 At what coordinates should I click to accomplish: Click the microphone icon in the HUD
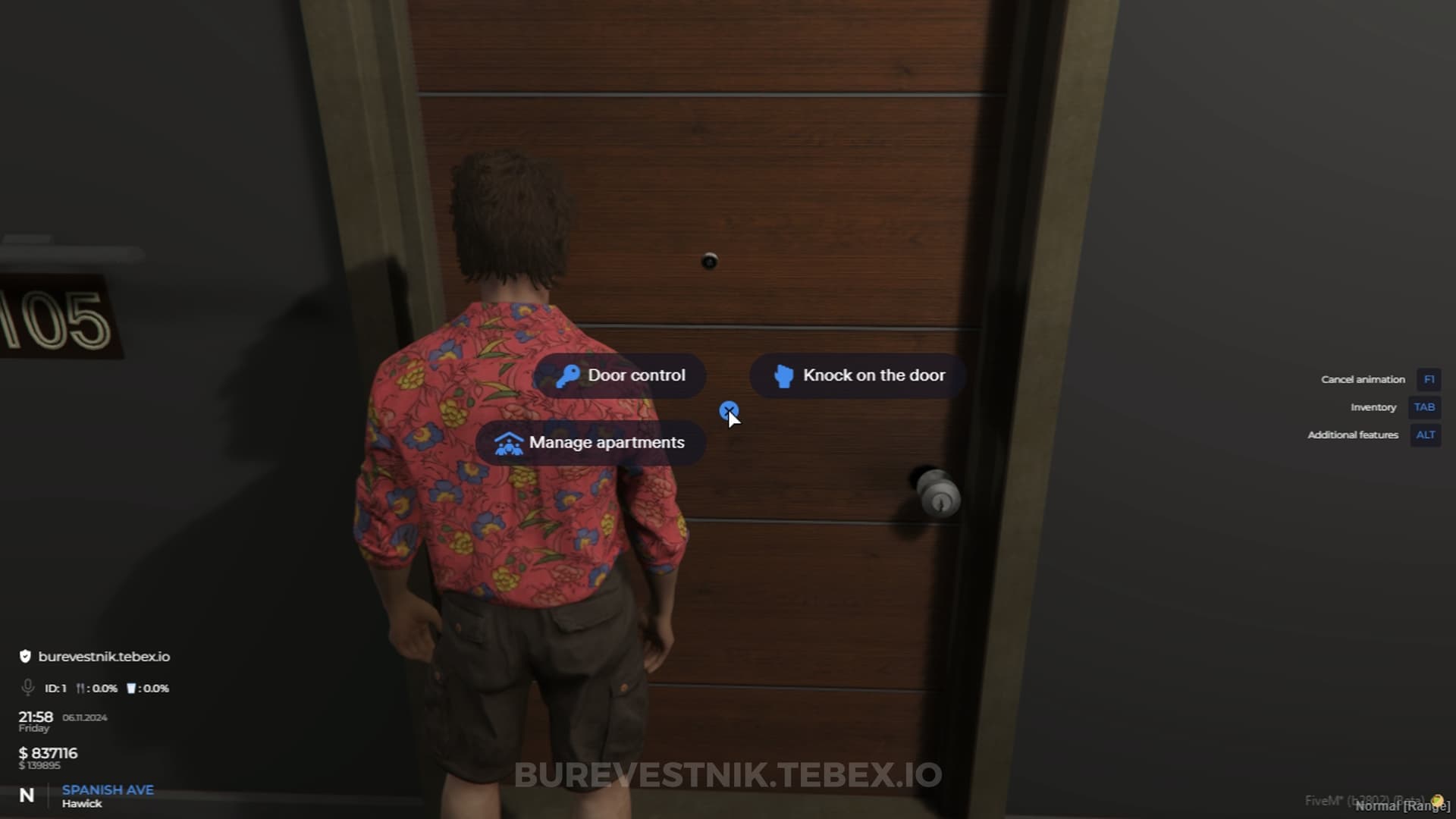click(x=27, y=688)
